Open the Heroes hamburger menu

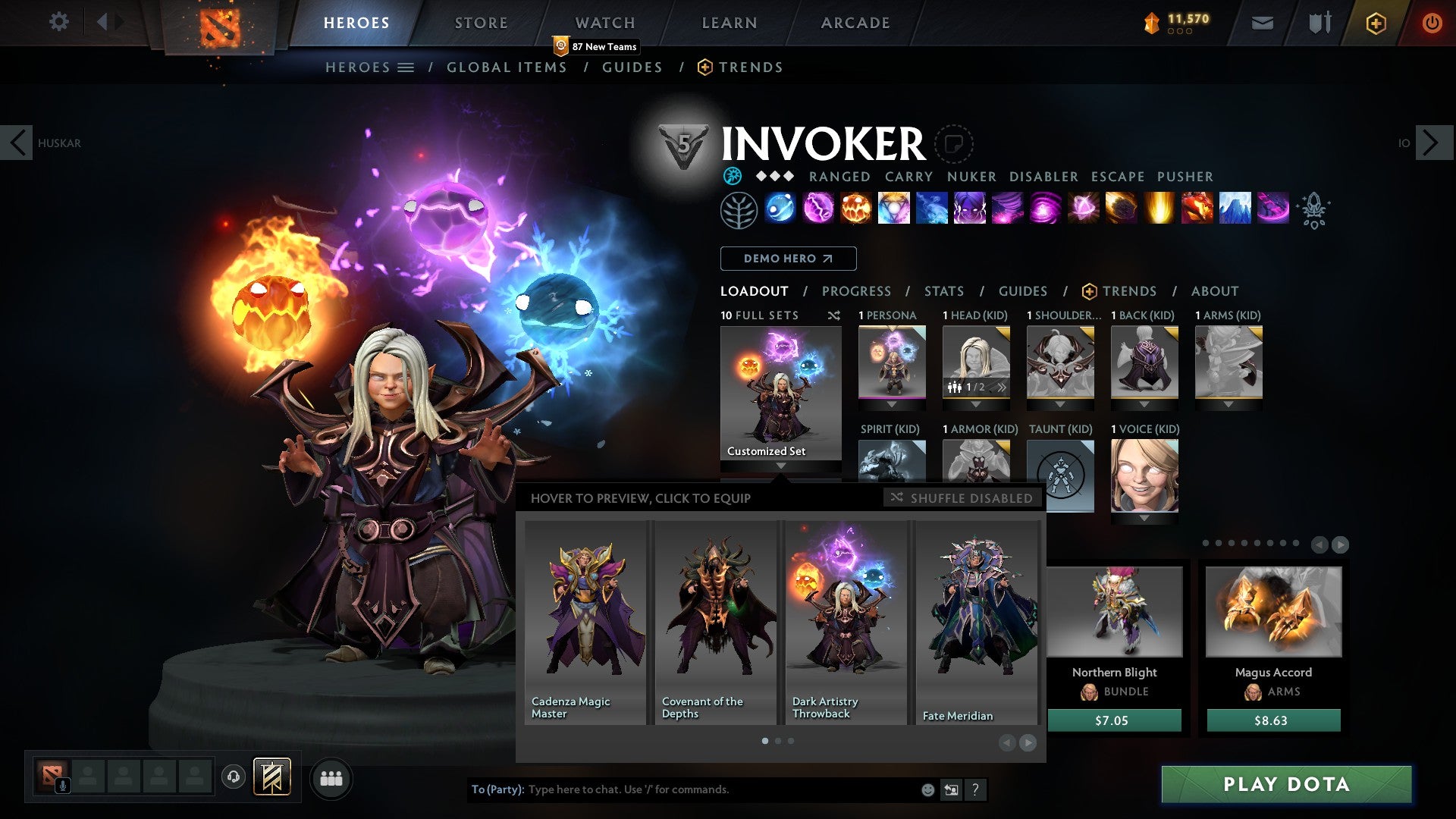tap(405, 67)
